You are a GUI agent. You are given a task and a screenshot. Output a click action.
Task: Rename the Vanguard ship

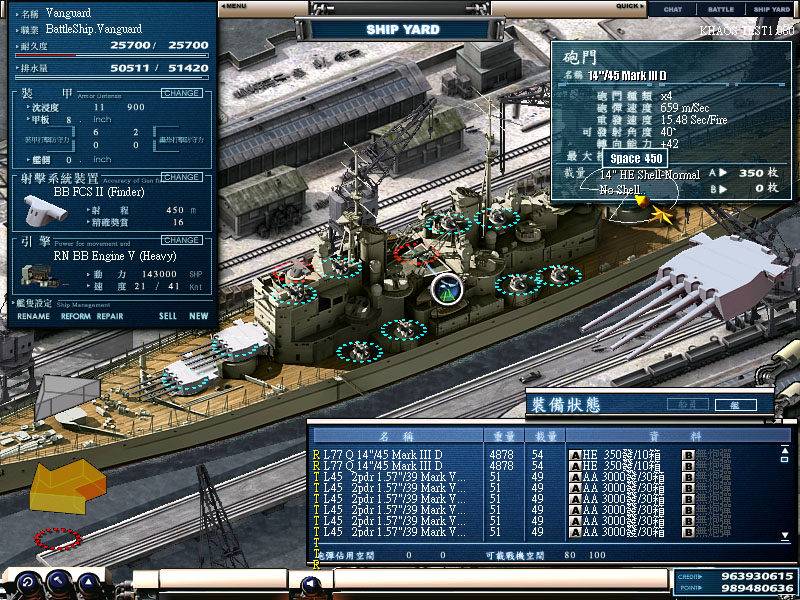coord(33,316)
